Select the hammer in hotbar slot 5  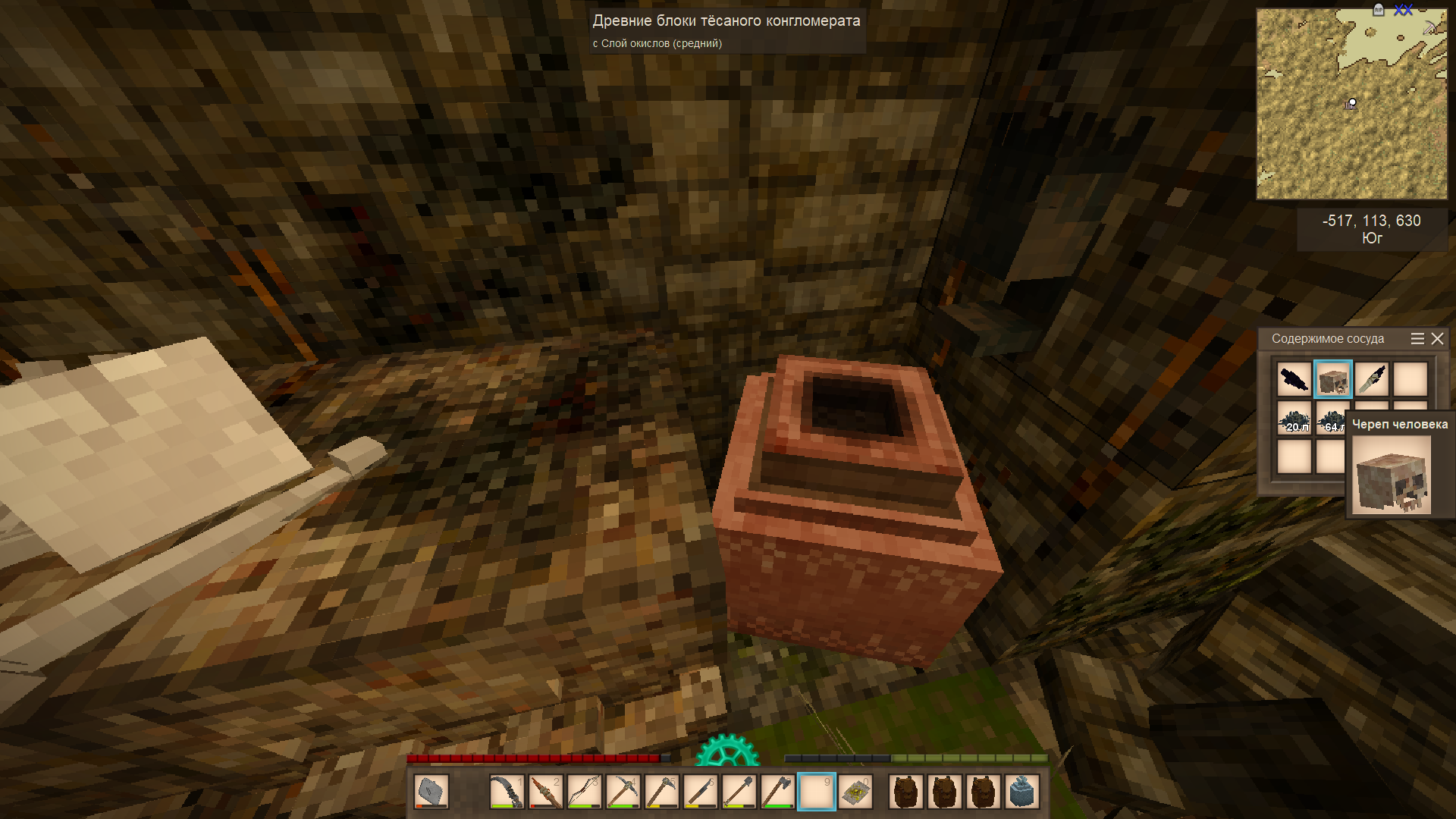tap(661, 792)
